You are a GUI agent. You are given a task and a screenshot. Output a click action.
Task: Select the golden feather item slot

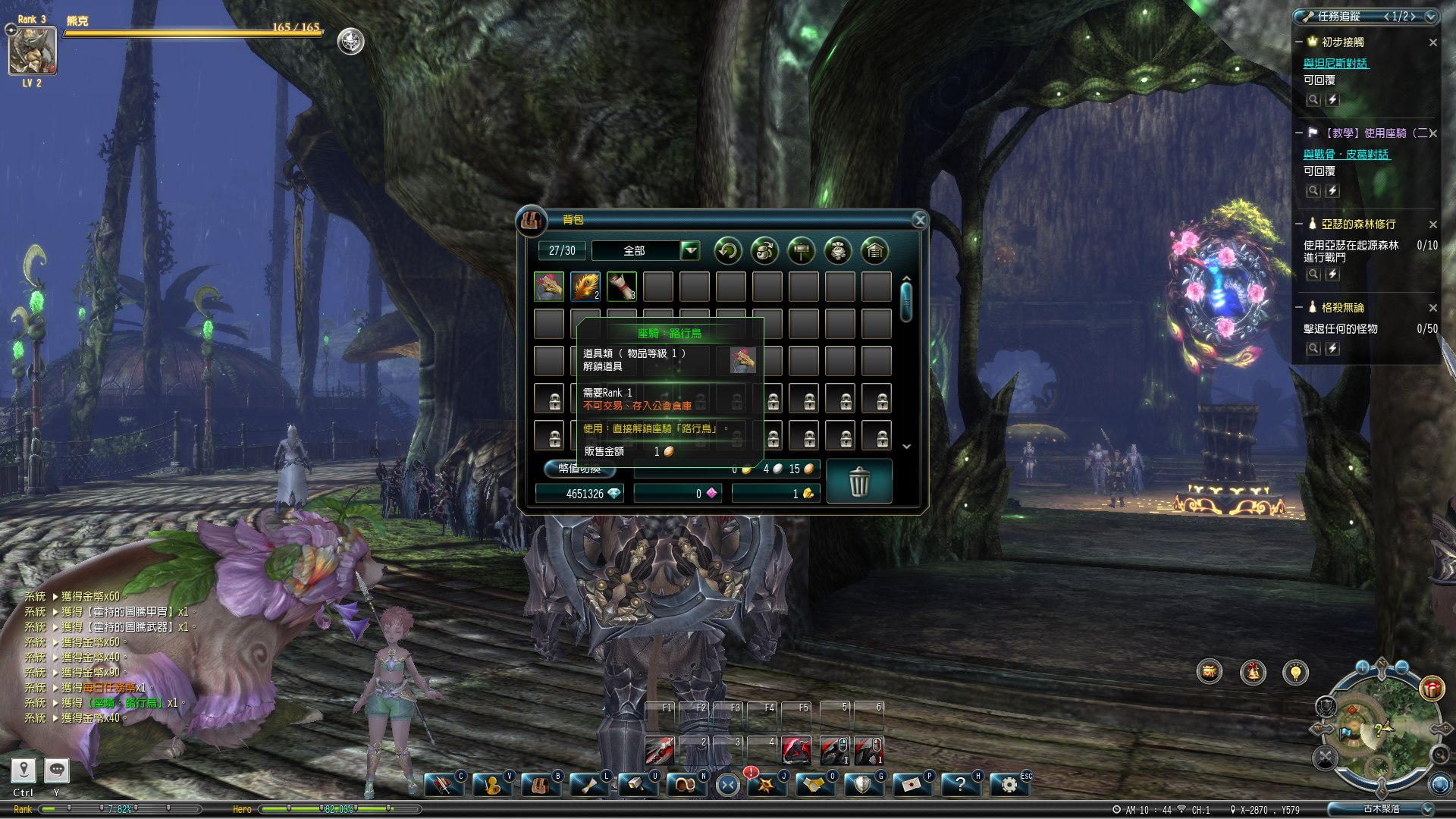point(585,287)
